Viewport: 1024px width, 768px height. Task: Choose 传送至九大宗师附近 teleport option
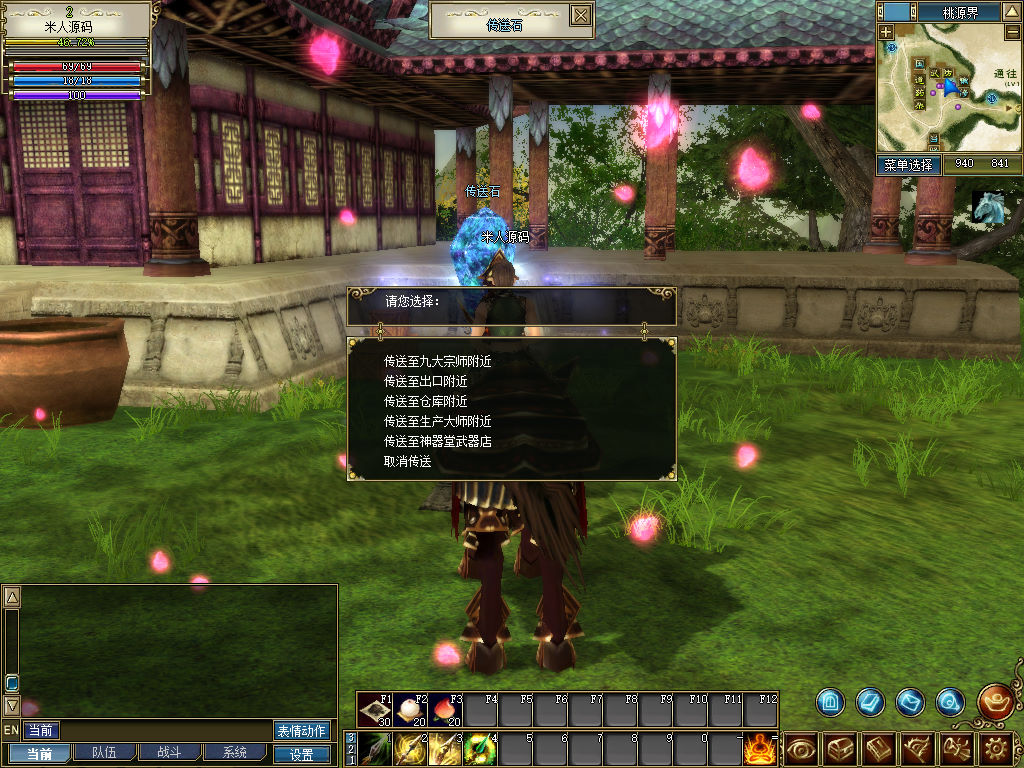(x=437, y=361)
